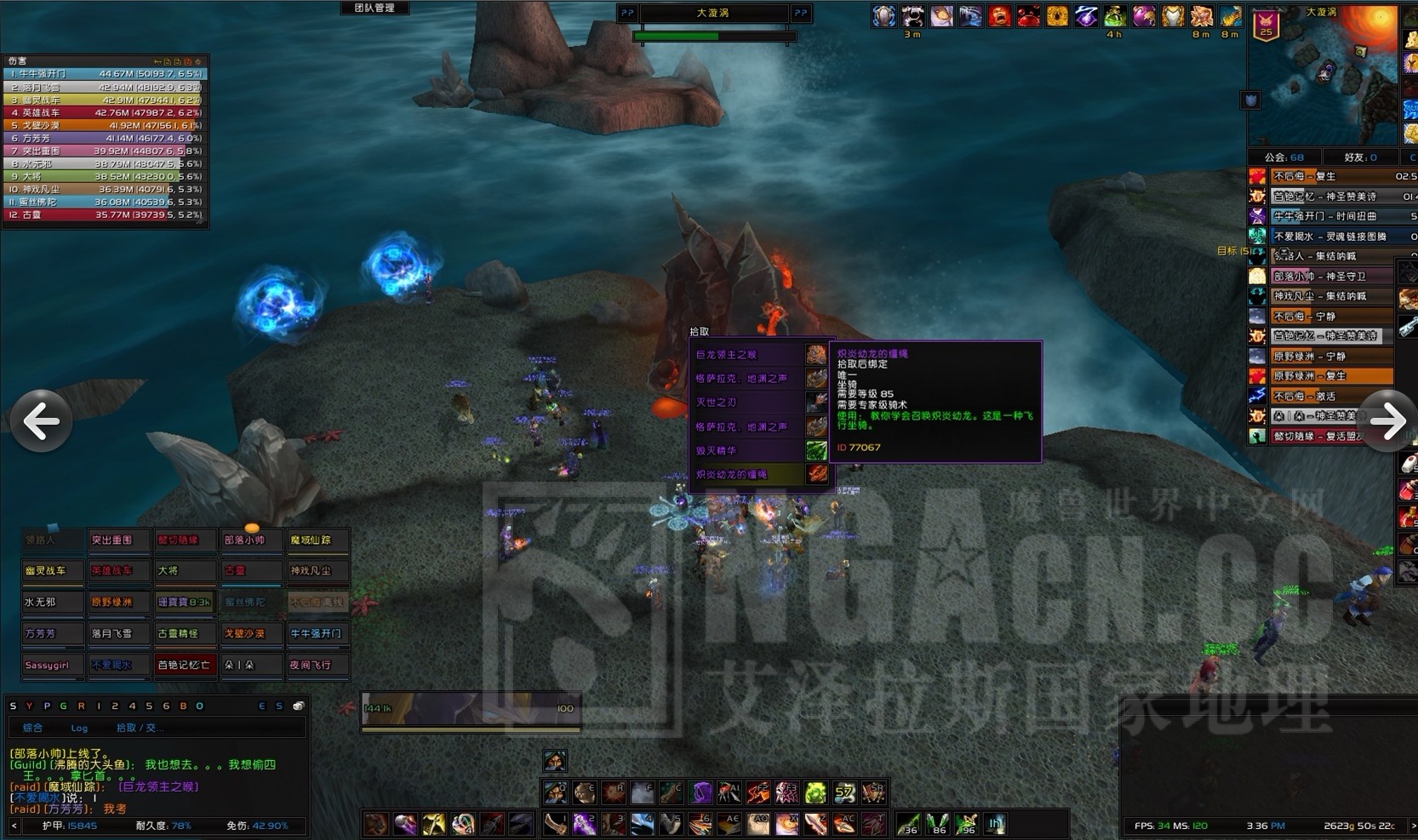Screen dimensions: 1418x840
Task: Toggle the "O" channel button above the chat window
Action: [199, 706]
